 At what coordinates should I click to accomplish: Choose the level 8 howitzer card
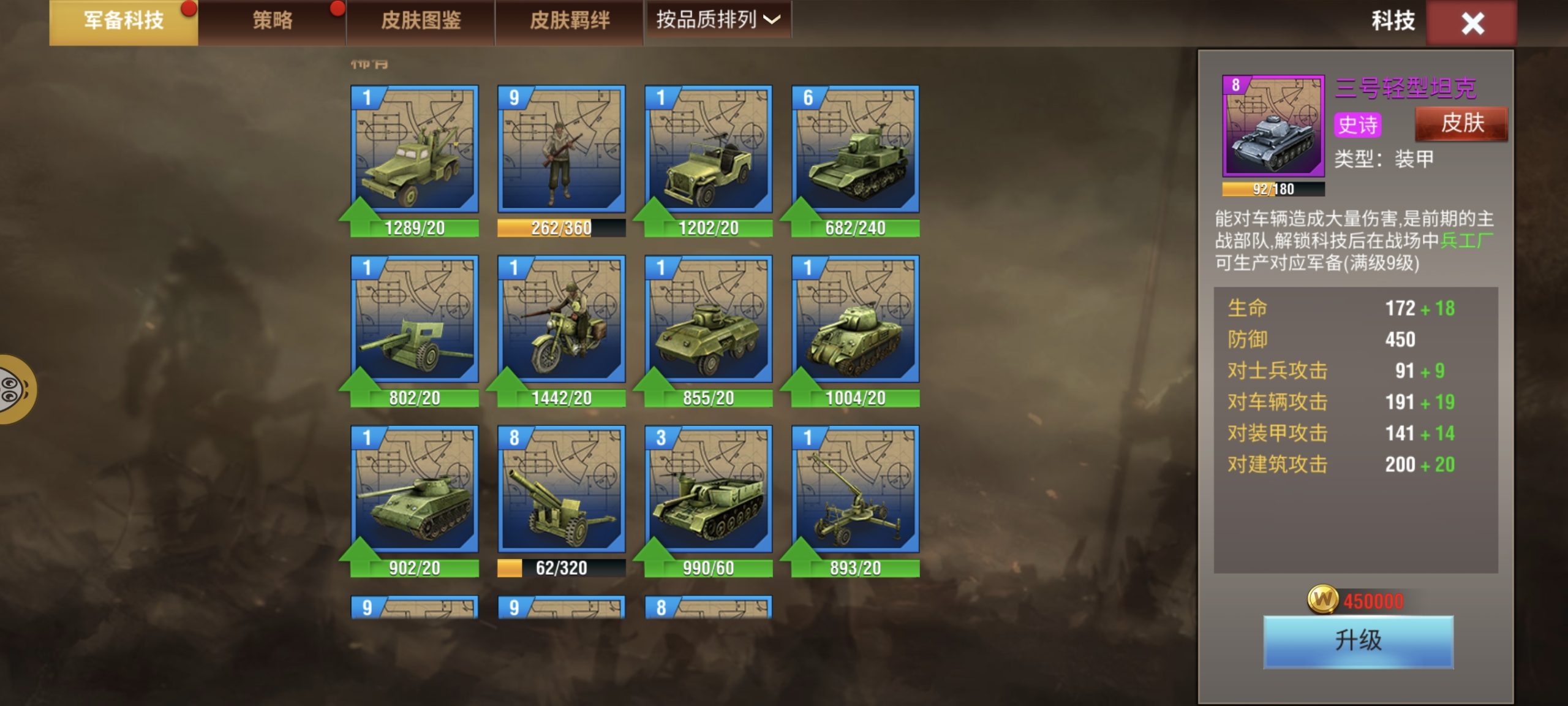[x=562, y=490]
